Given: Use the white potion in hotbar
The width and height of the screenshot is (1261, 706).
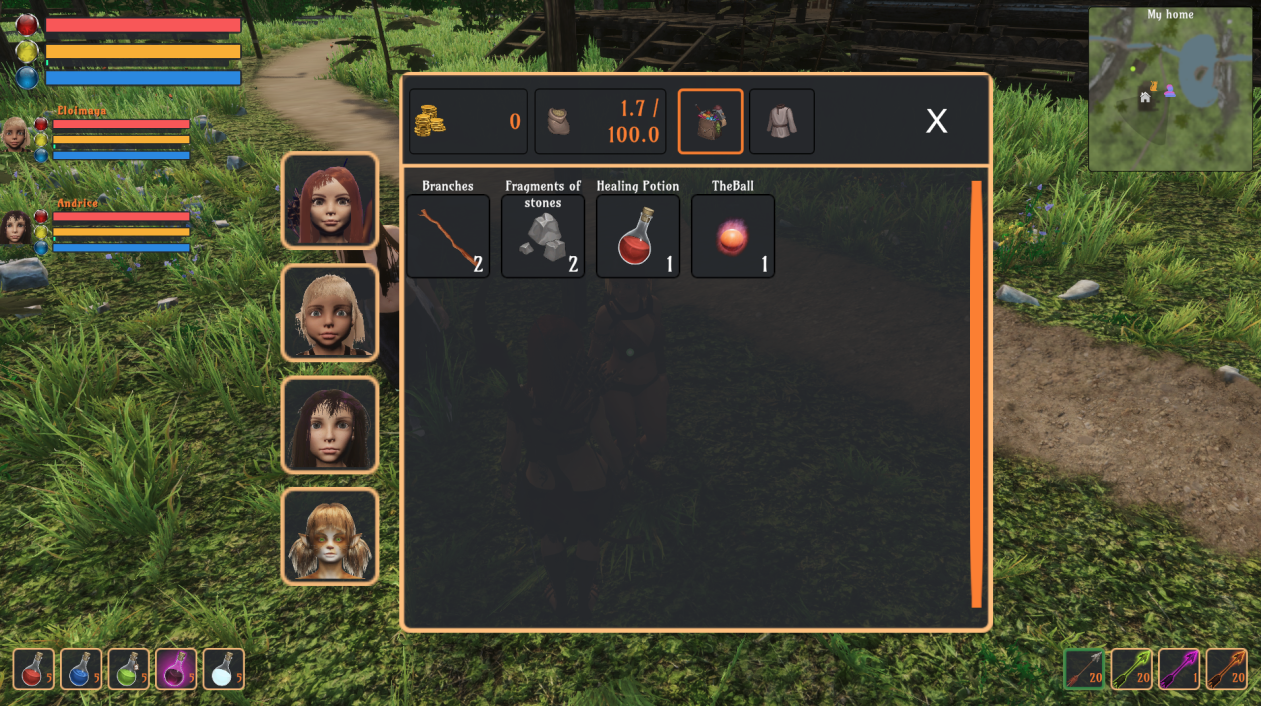Looking at the screenshot, I should [x=224, y=669].
